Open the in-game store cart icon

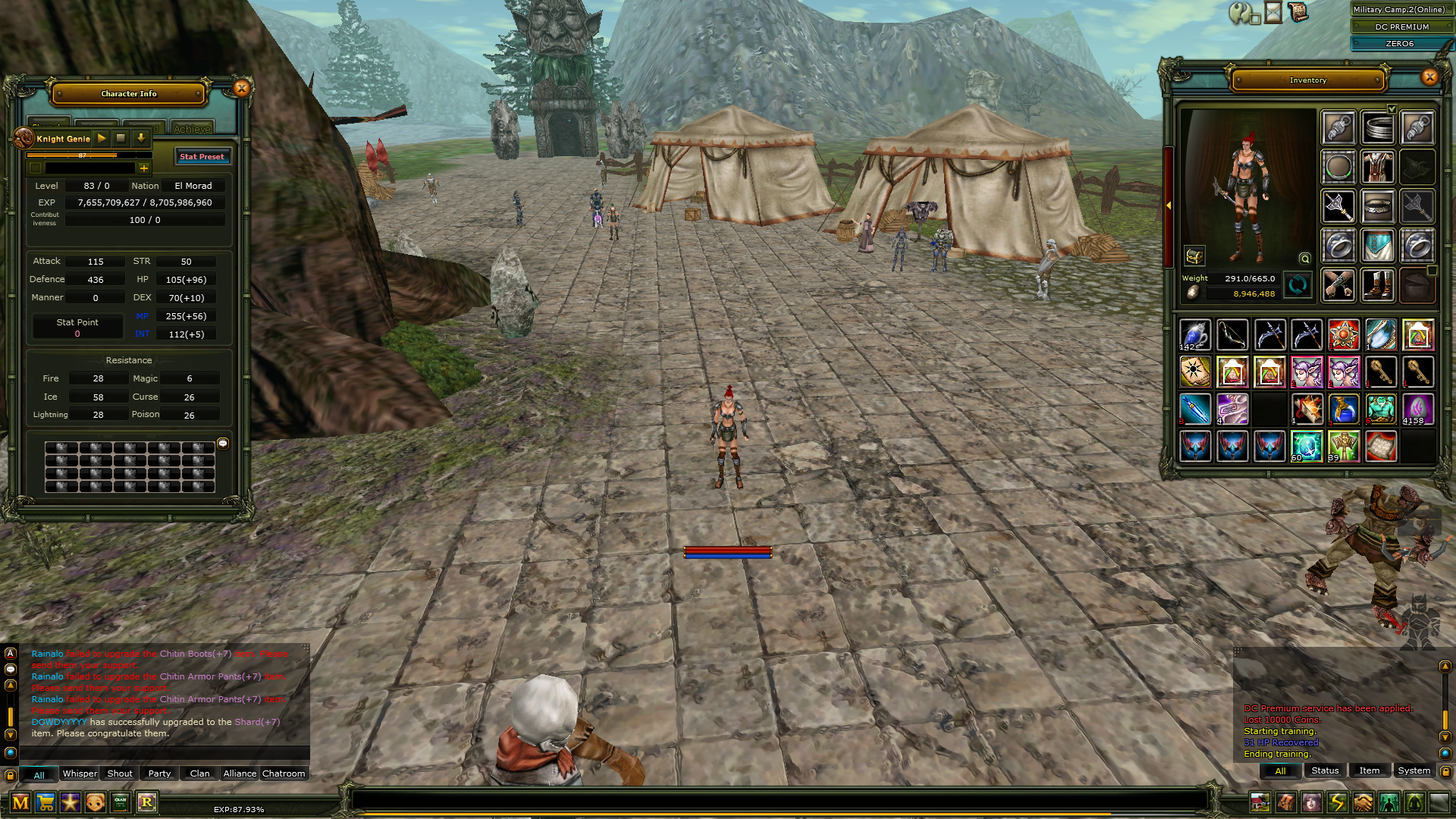coord(47,802)
